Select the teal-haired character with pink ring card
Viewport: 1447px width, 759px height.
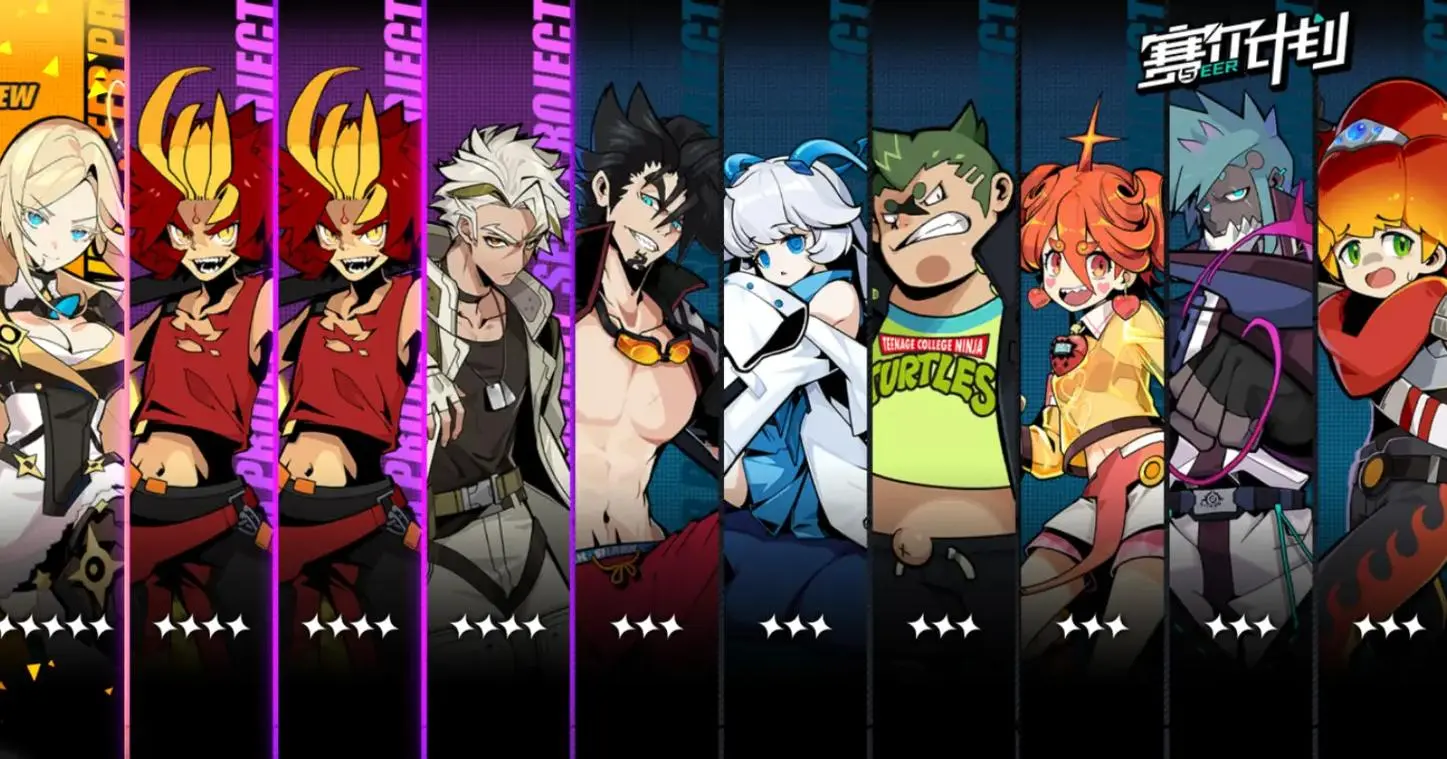click(1240, 380)
